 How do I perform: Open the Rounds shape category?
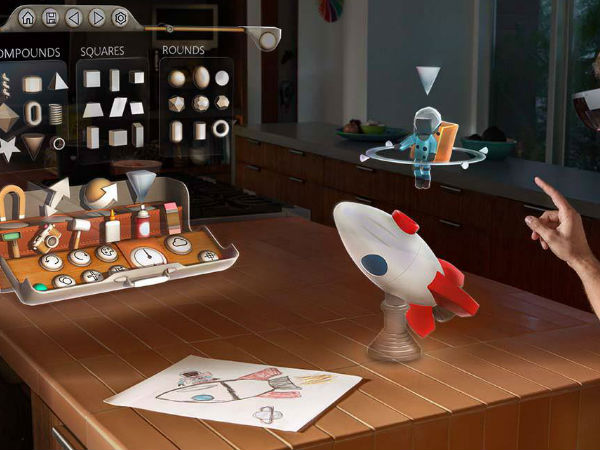[x=183, y=50]
